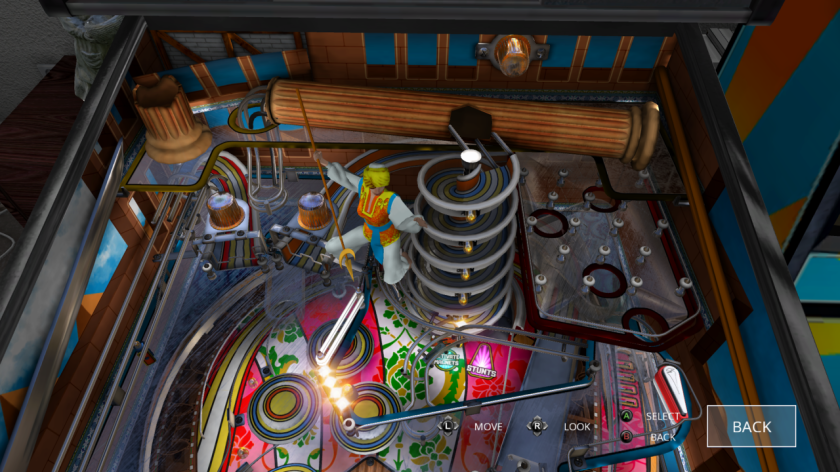
Task: Click the BACK button
Action: tap(751, 426)
